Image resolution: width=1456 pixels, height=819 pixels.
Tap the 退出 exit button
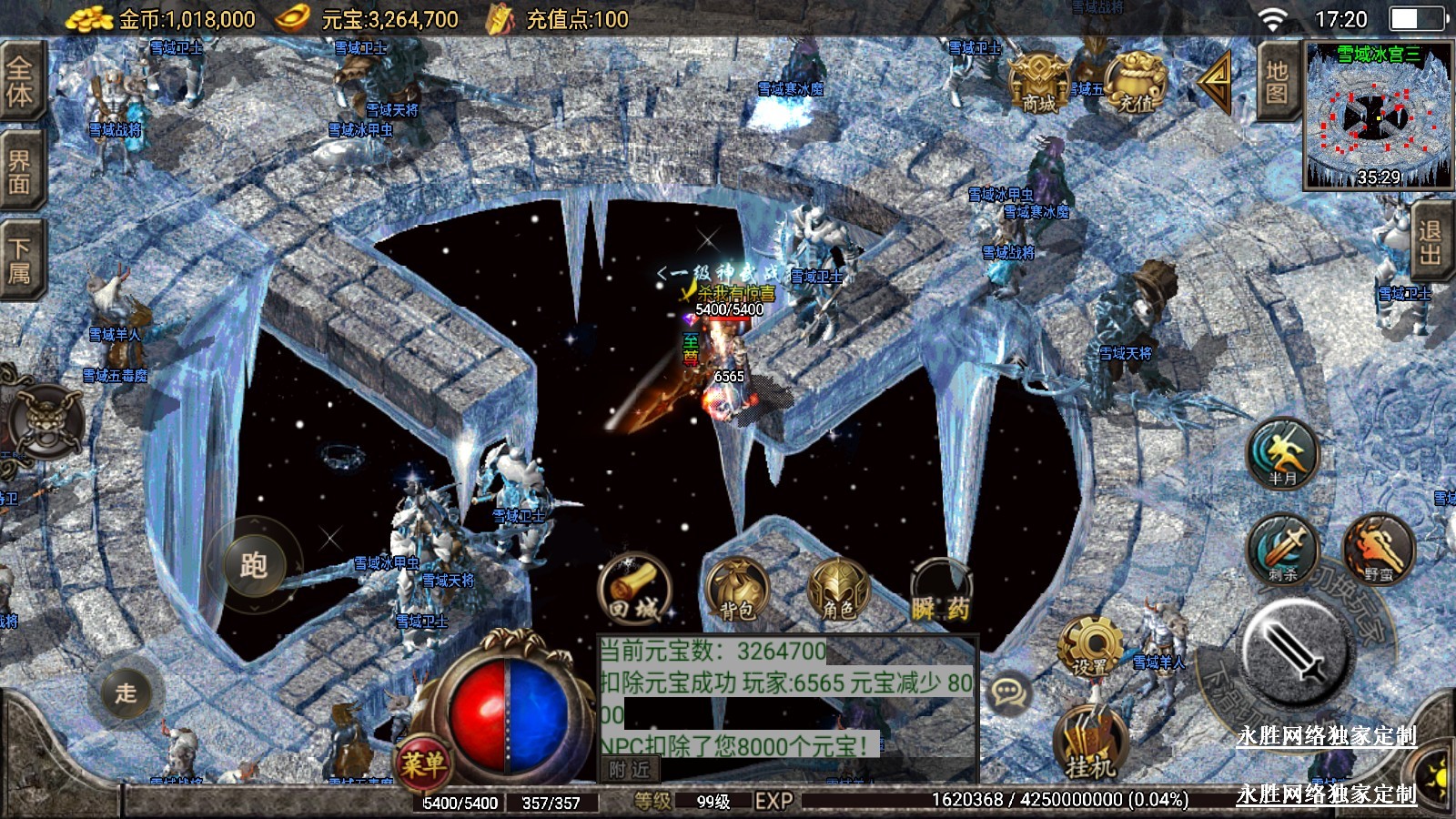(1430, 243)
